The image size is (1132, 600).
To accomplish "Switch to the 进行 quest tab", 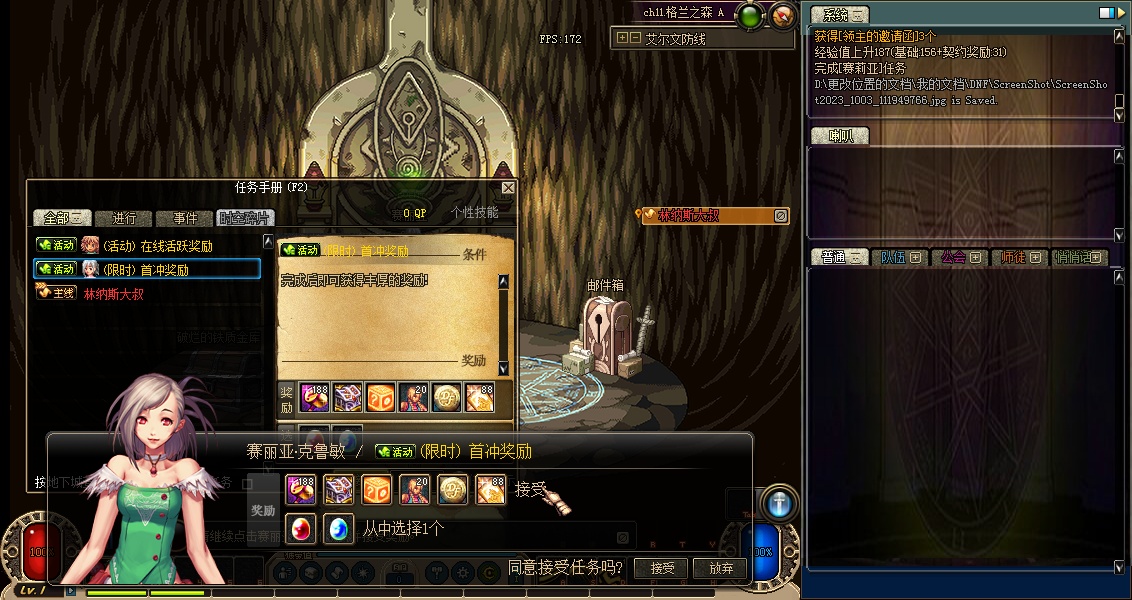I will (x=124, y=218).
